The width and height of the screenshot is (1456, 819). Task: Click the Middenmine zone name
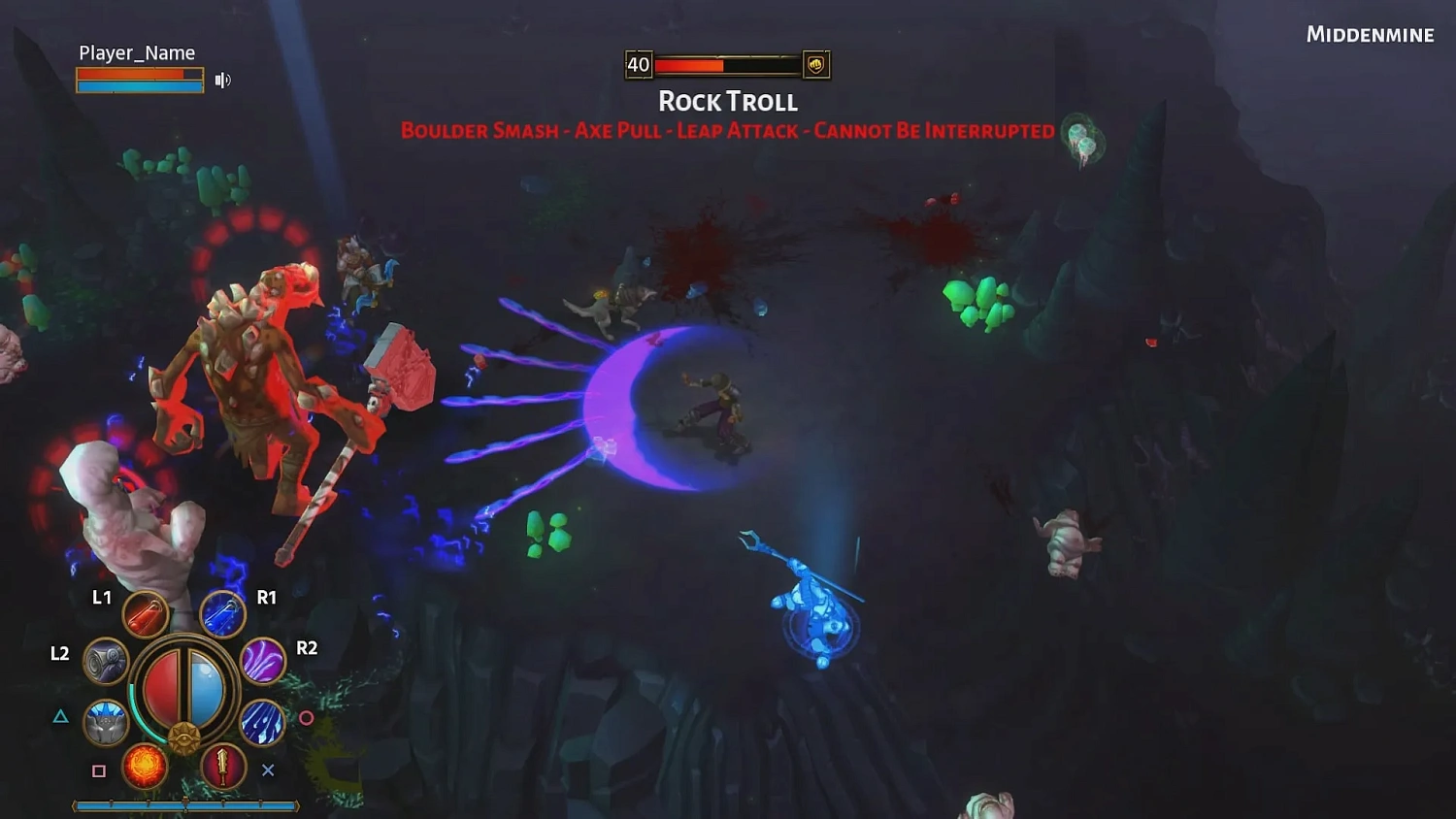[1371, 34]
